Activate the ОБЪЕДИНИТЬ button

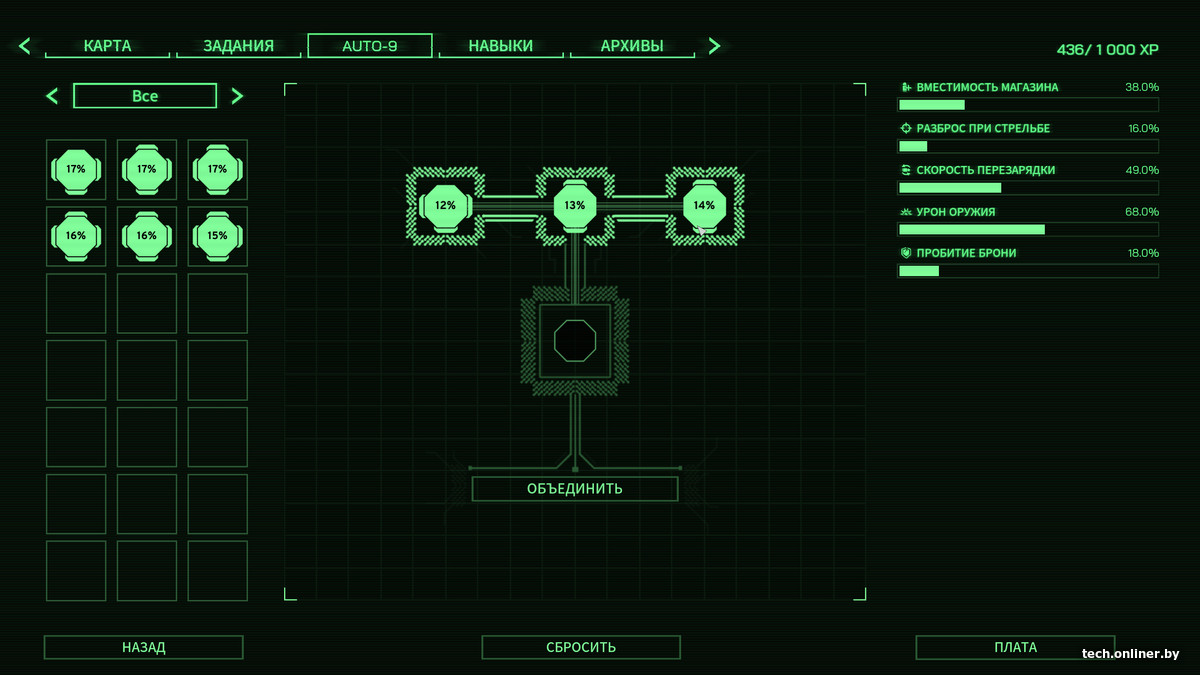click(575, 489)
